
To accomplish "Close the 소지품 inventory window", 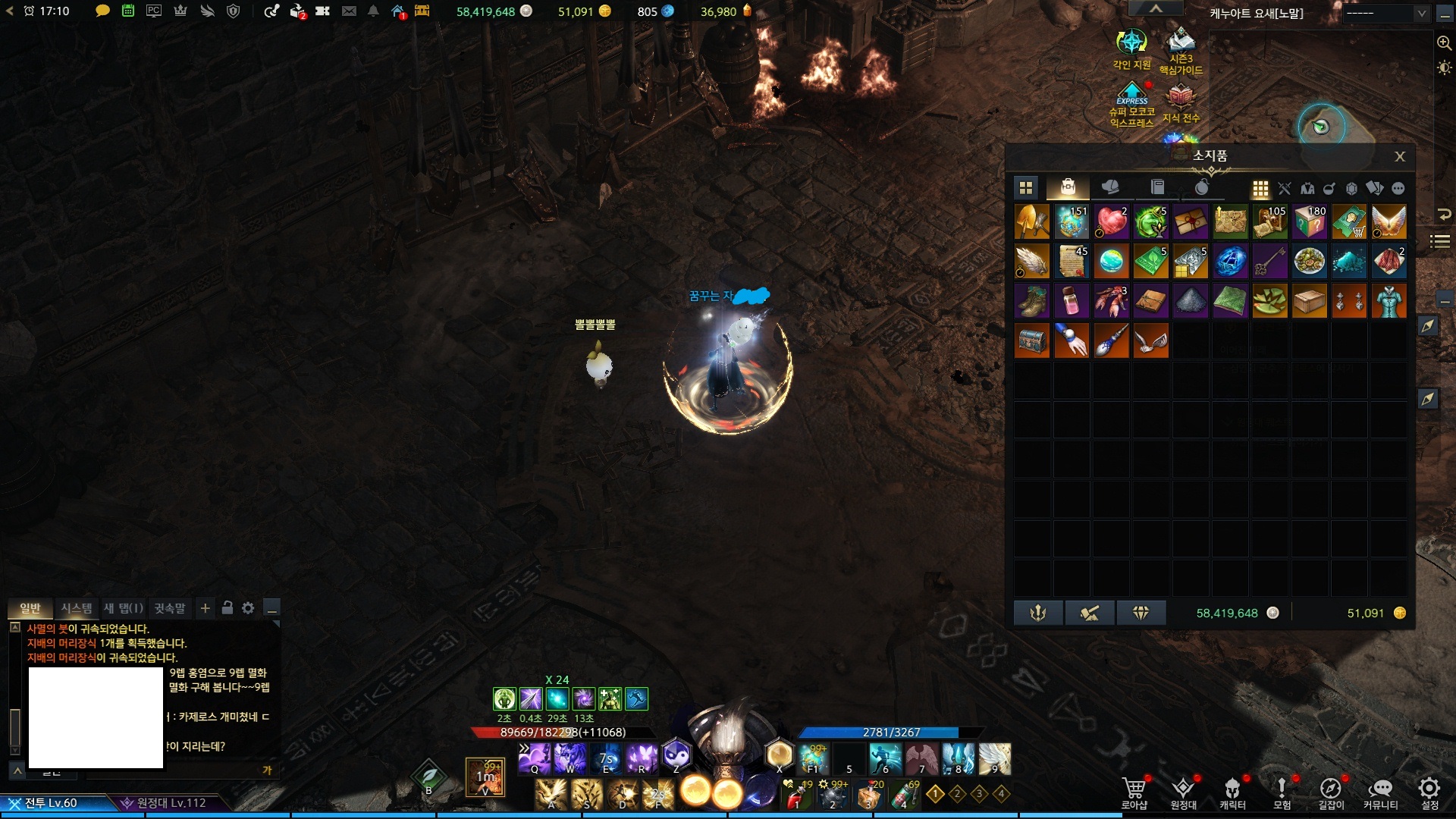I will tap(1399, 156).
